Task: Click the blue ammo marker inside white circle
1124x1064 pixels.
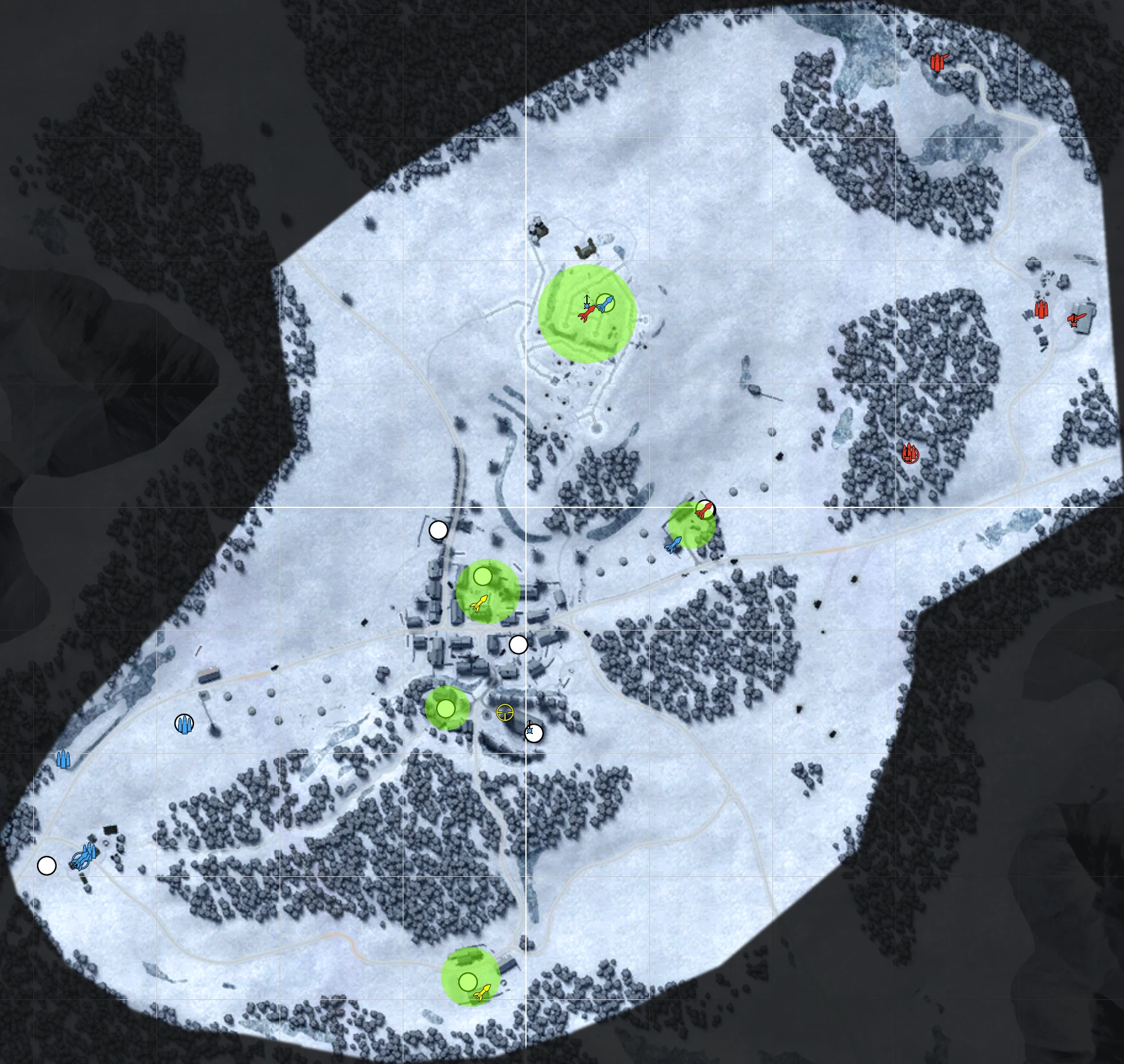Action: tap(184, 723)
